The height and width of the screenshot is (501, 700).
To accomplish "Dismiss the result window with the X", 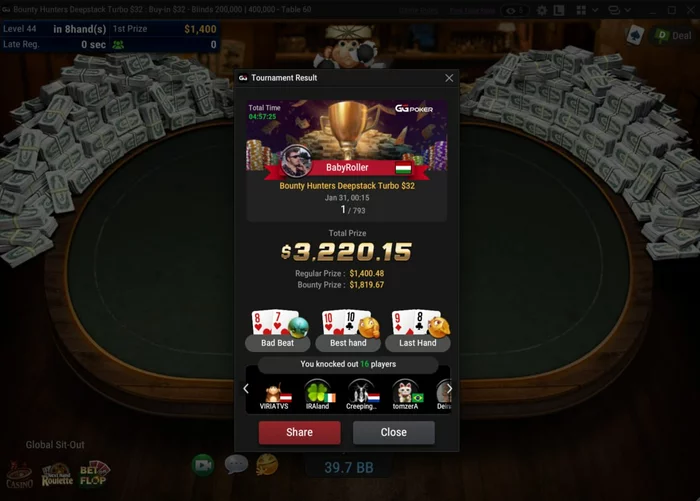I will tap(449, 78).
